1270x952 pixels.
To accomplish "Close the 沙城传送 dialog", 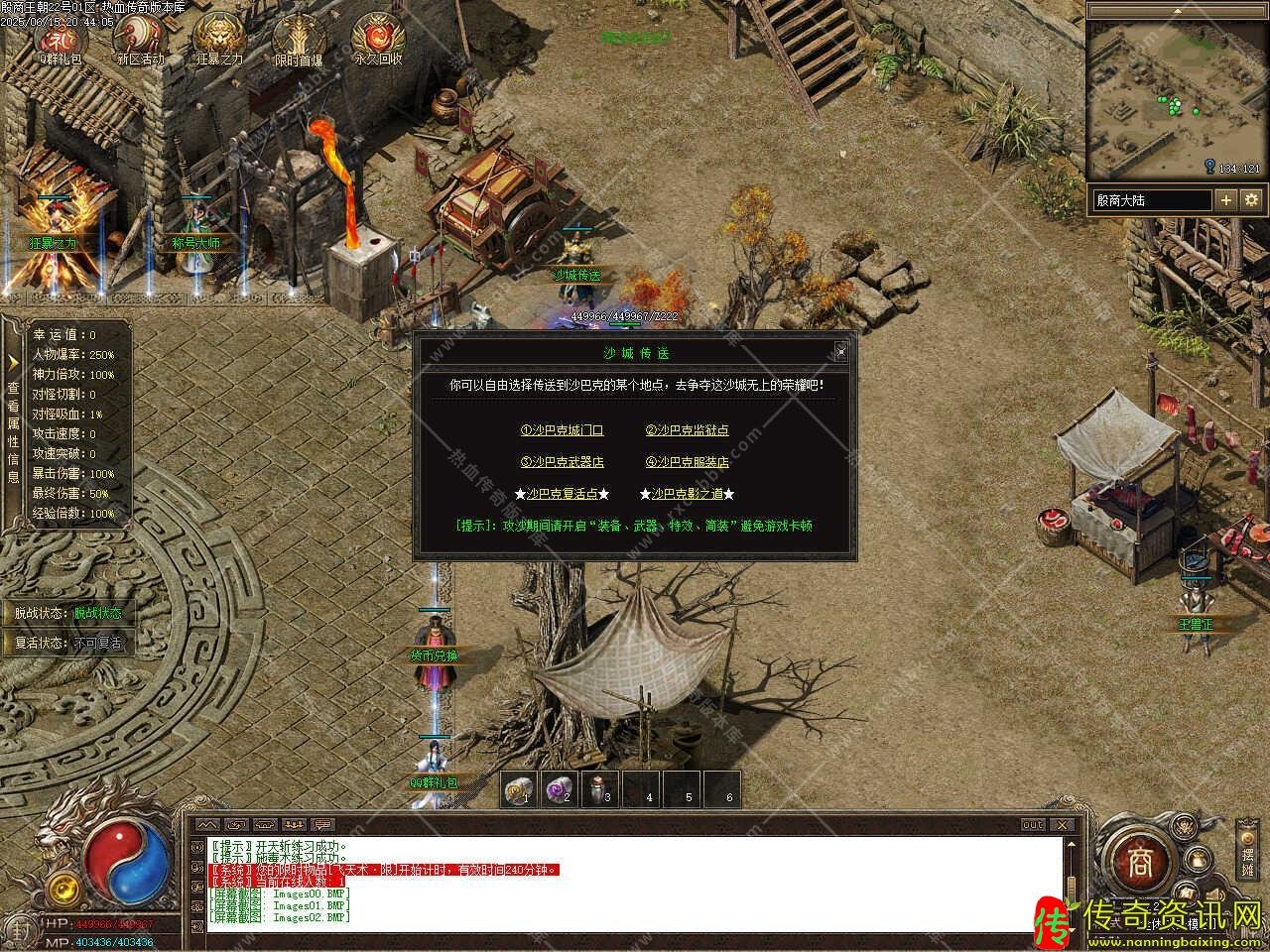I will [840, 351].
